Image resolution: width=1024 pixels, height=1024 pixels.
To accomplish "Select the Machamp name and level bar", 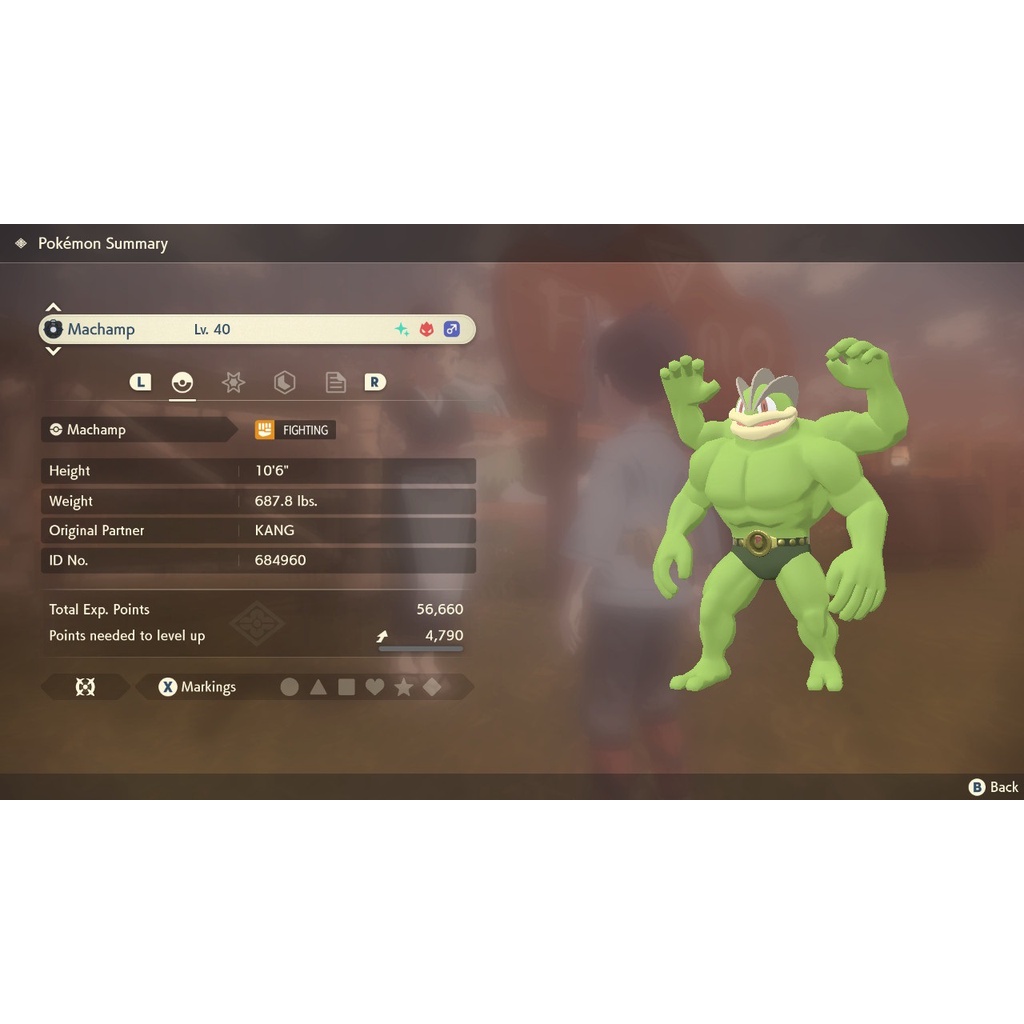I will (257, 329).
